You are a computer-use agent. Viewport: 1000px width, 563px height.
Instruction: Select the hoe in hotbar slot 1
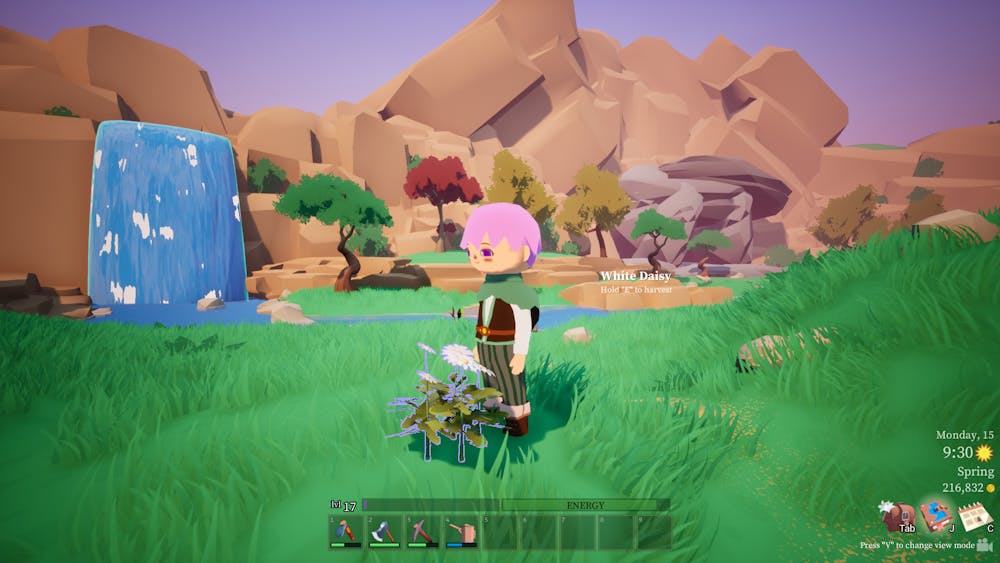(346, 532)
